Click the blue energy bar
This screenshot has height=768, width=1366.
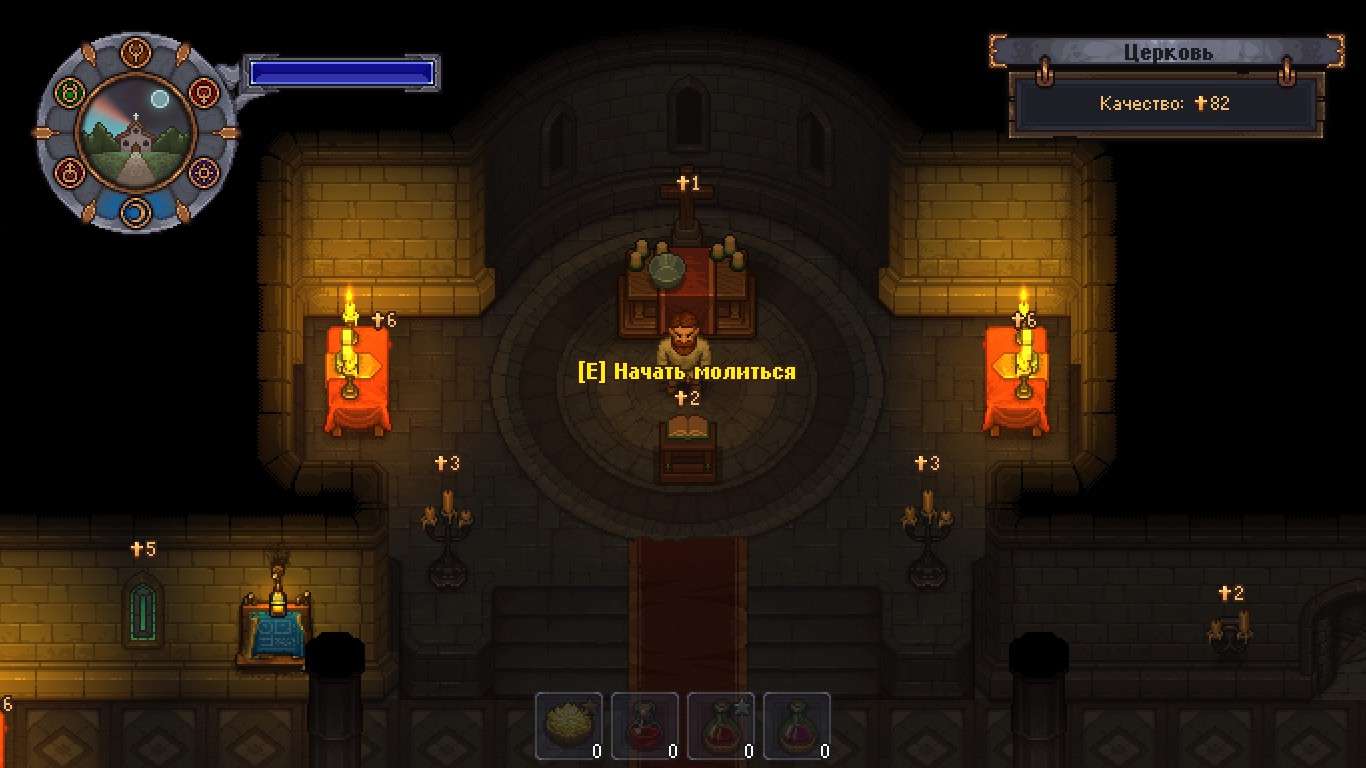[x=342, y=72]
